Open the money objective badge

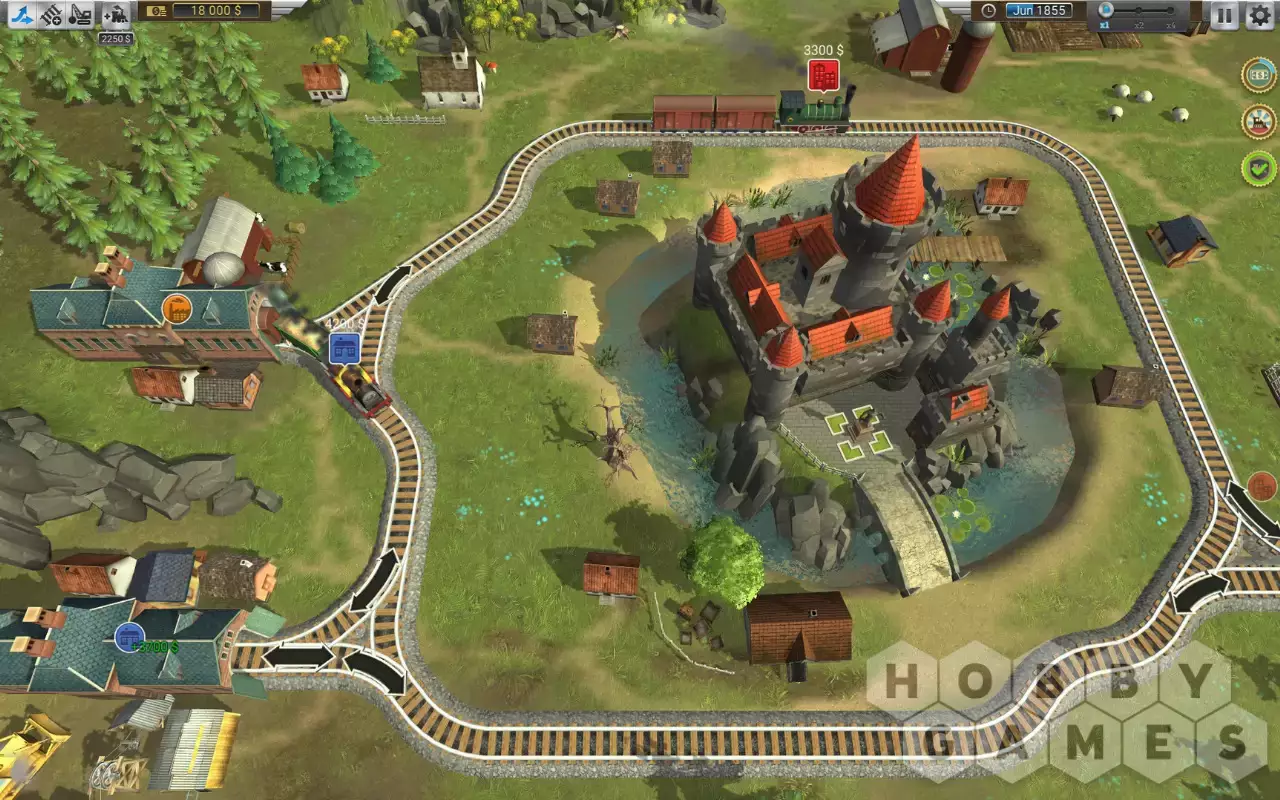pyautogui.click(x=1259, y=75)
